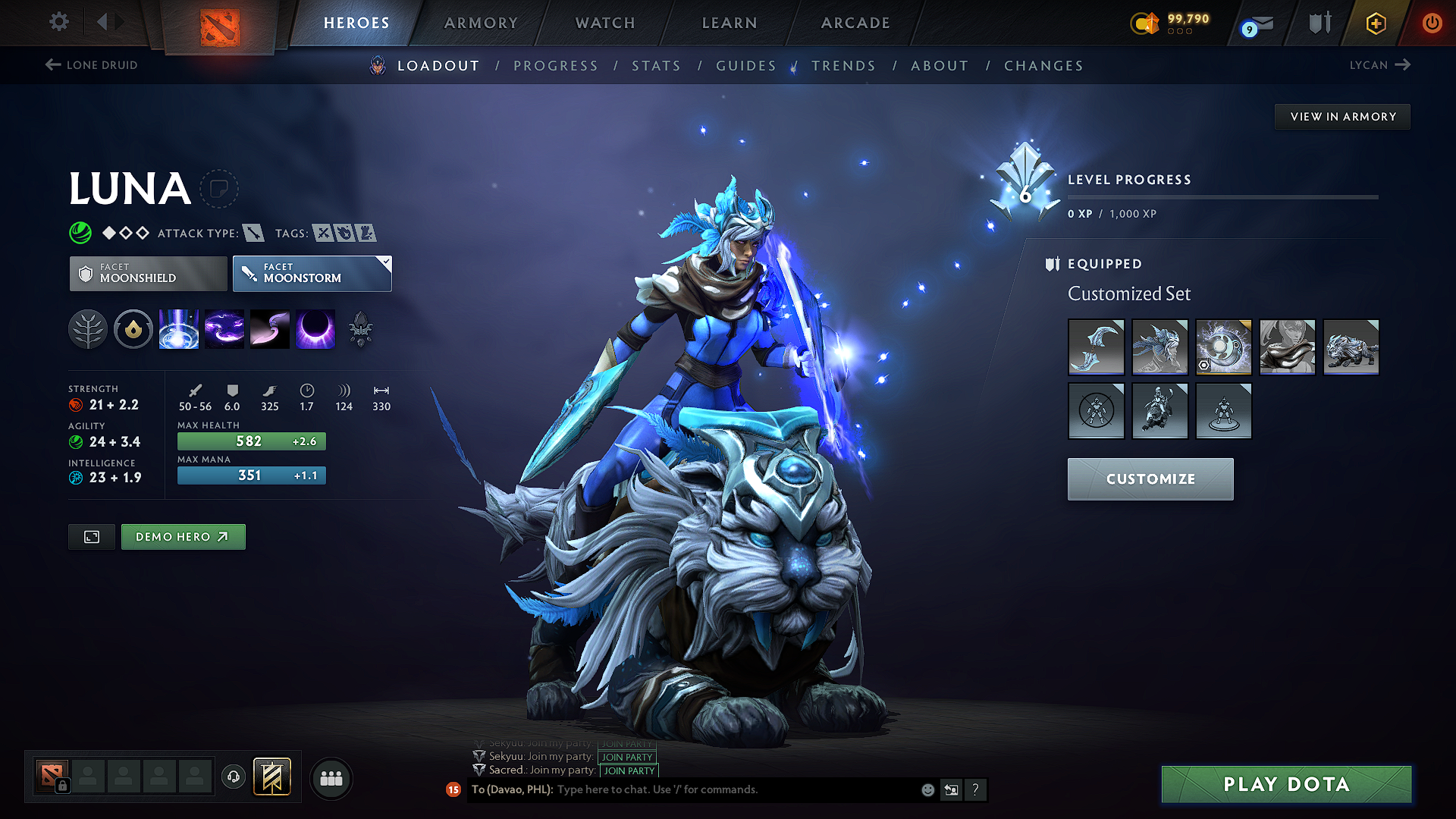Click the Demo Hero button
The height and width of the screenshot is (819, 1456).
[x=183, y=536]
